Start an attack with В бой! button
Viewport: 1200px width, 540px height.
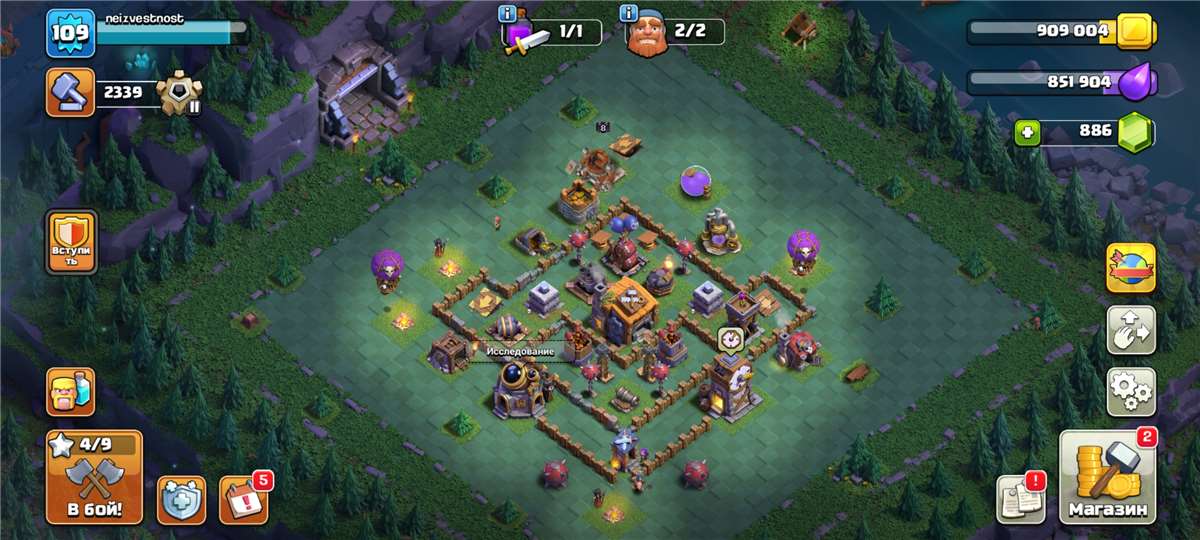coord(94,476)
